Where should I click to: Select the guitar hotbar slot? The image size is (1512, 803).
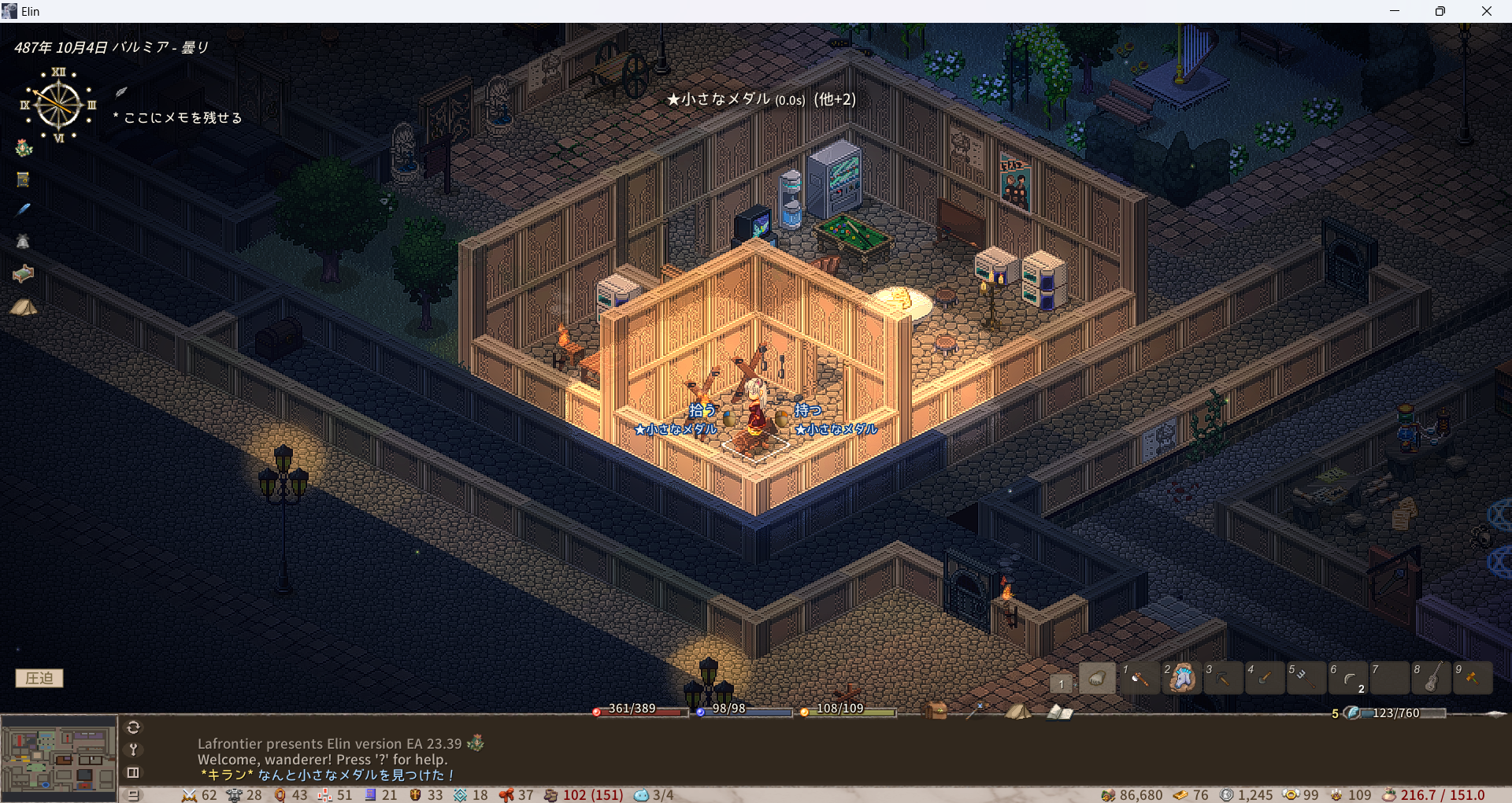tap(1432, 679)
